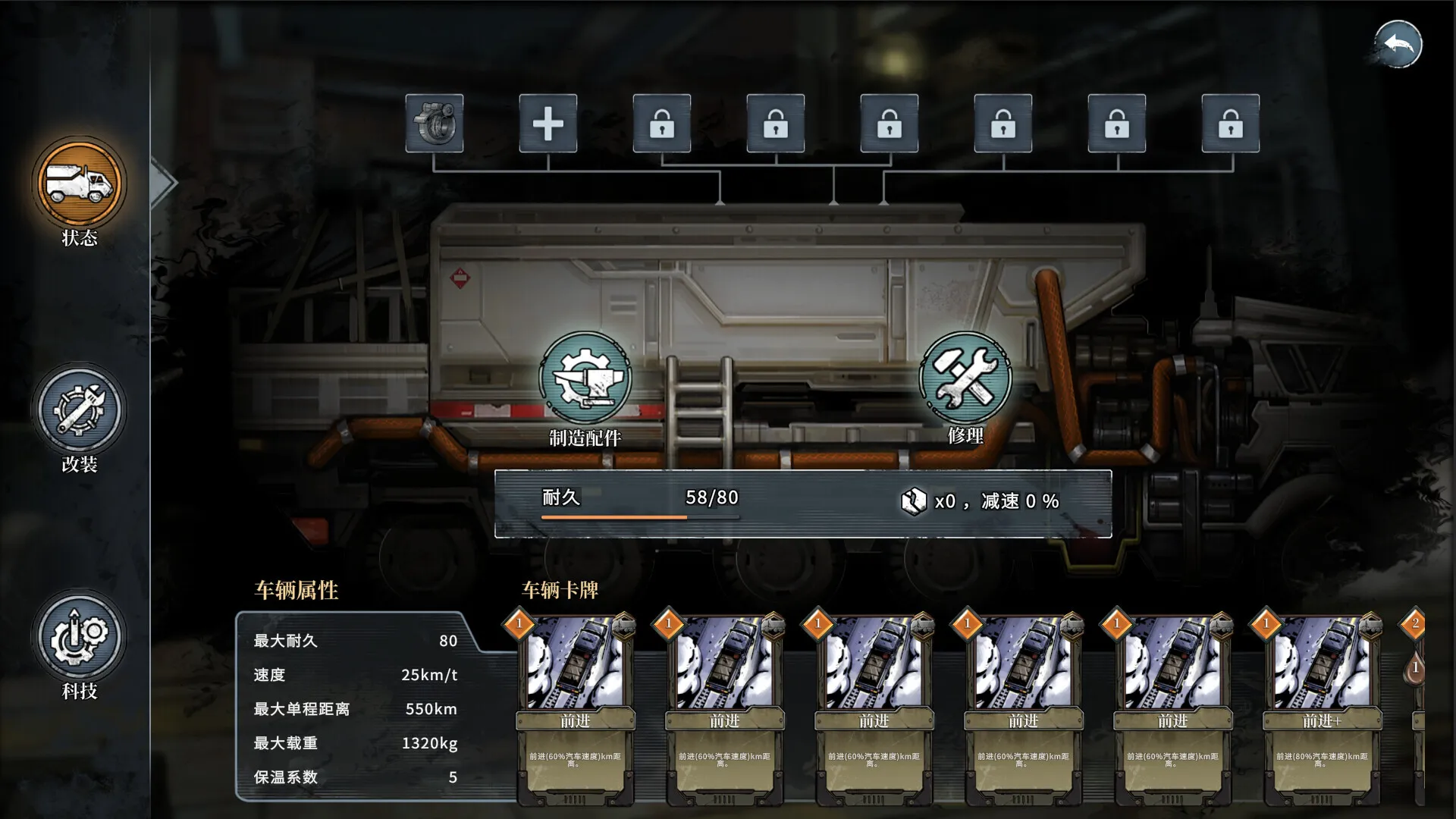1456x819 pixels.
Task: Go back with the return arrow button
Action: pos(1398,45)
